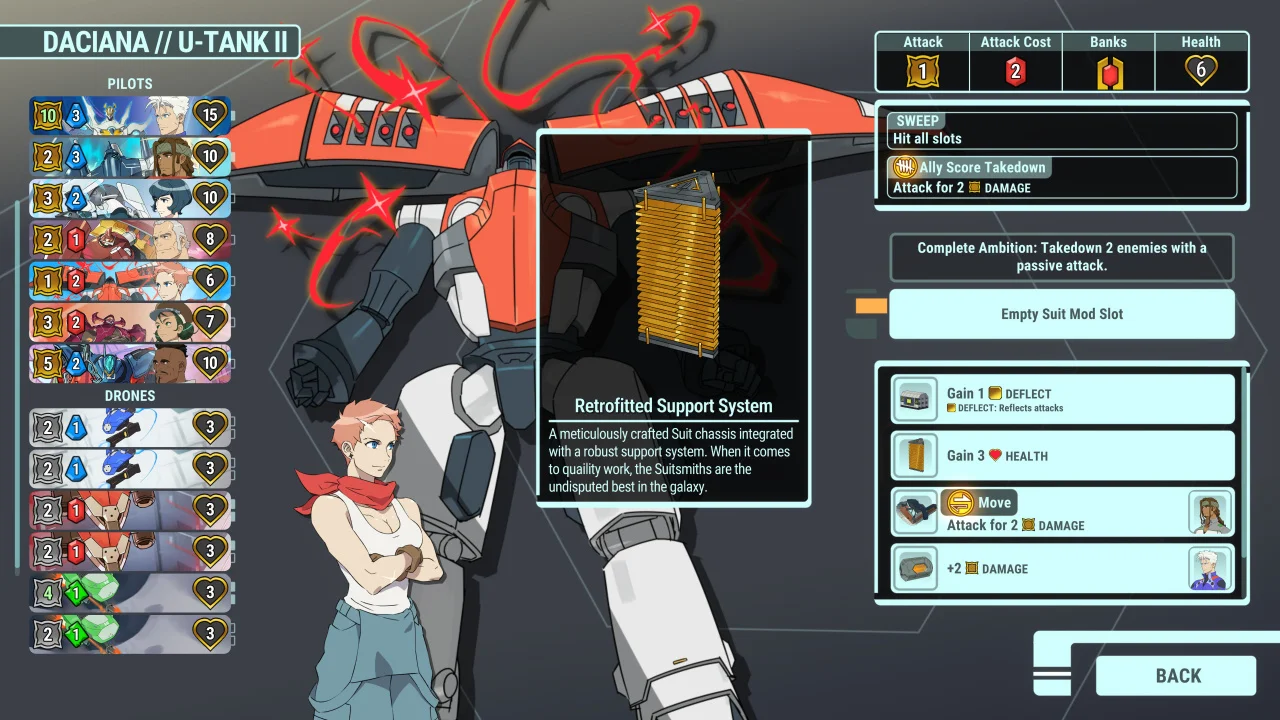The height and width of the screenshot is (720, 1280).
Task: Choose the +2 Damage mod
Action: 1062,568
